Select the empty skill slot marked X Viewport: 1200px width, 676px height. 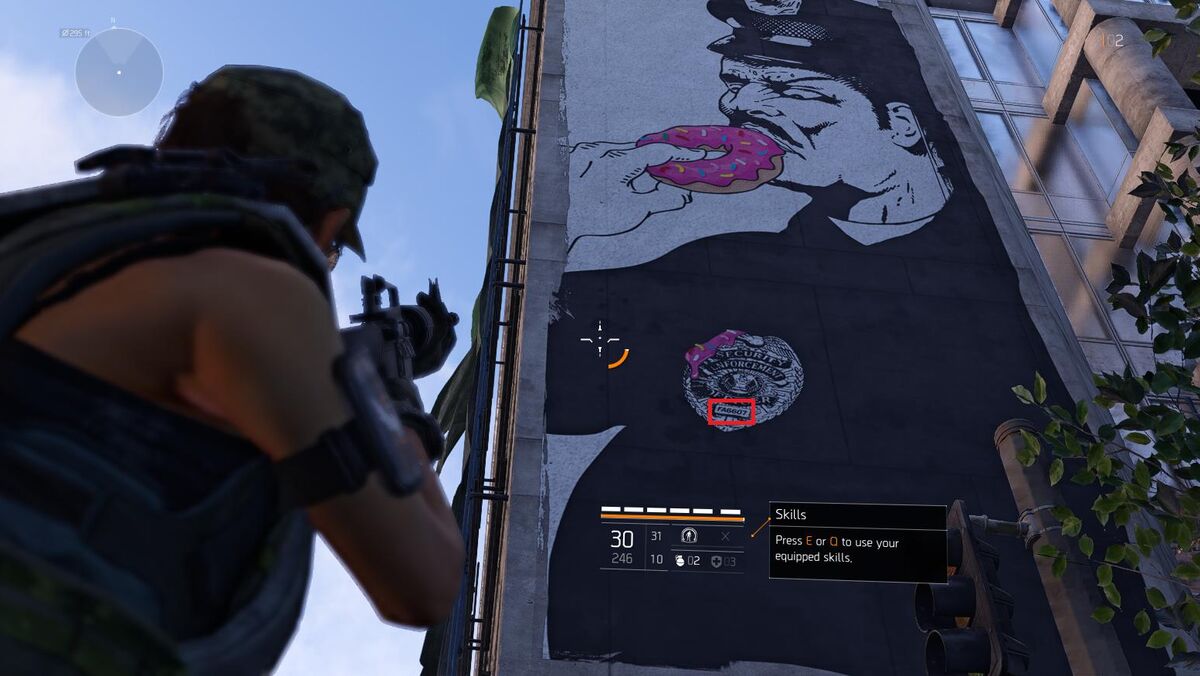click(725, 537)
